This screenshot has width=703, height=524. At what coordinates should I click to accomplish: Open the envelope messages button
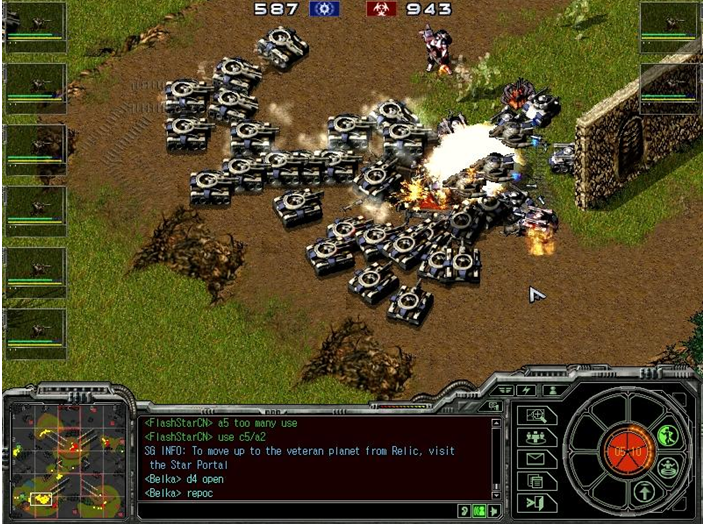coord(536,459)
